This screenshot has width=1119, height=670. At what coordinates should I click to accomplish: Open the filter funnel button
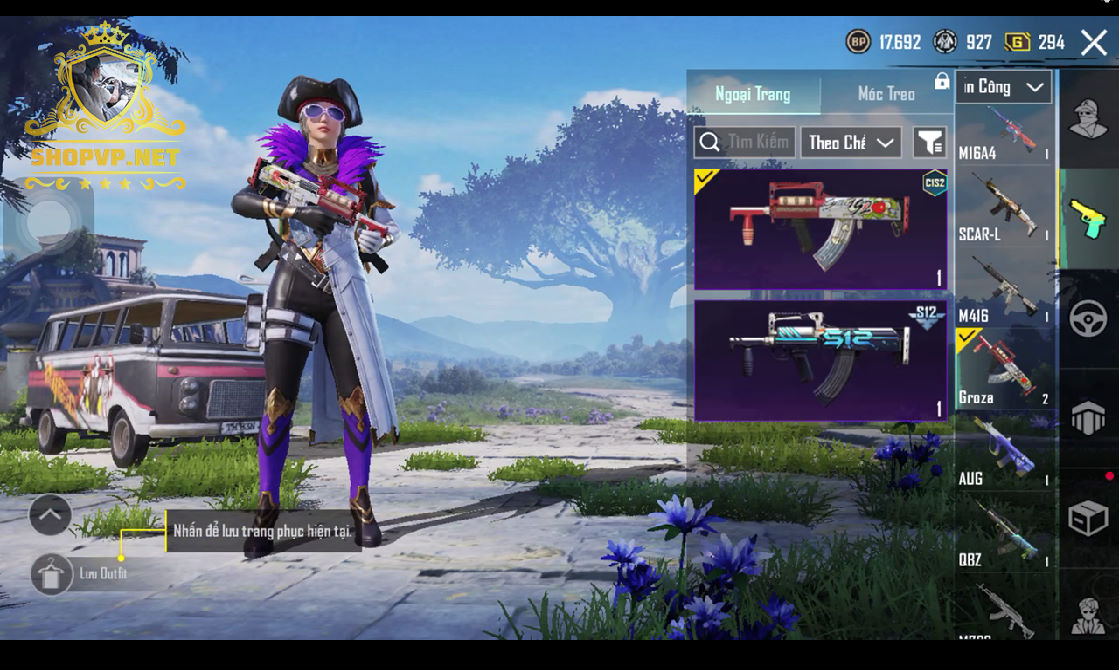(x=930, y=142)
